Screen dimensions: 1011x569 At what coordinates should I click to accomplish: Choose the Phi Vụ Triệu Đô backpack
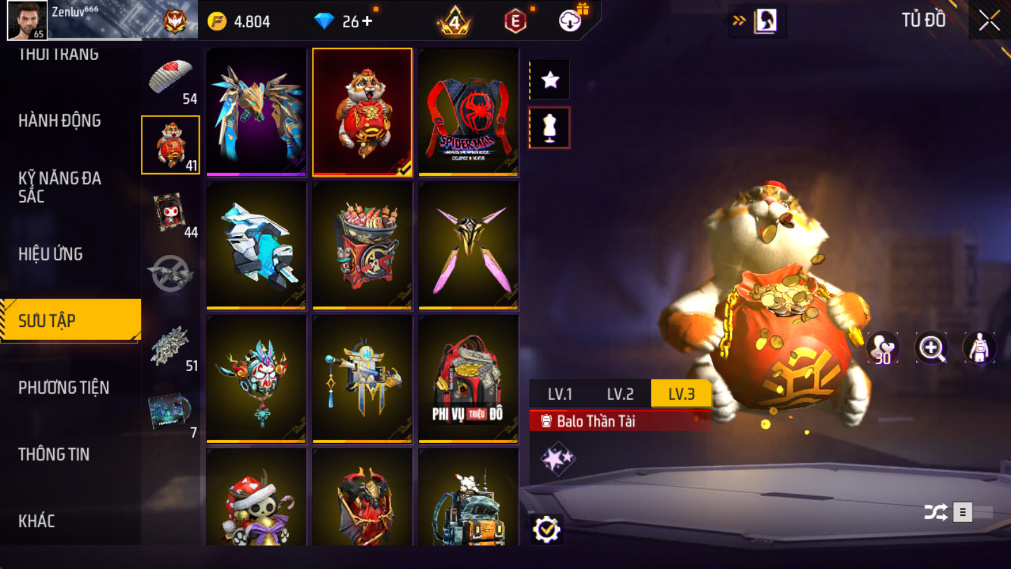pyautogui.click(x=468, y=379)
